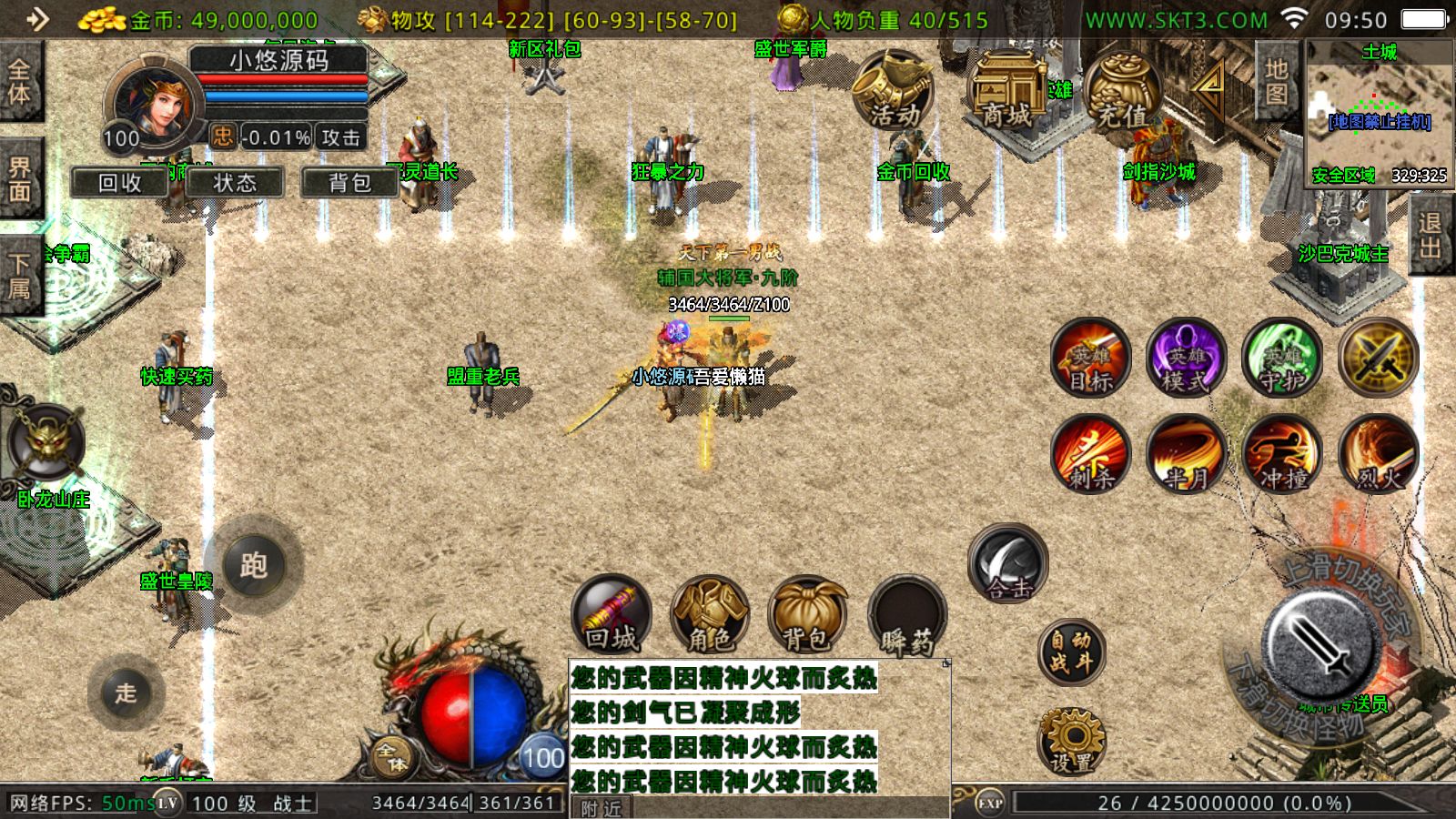
Task: Tap the 背包 button under the portrait
Action: pos(349,183)
